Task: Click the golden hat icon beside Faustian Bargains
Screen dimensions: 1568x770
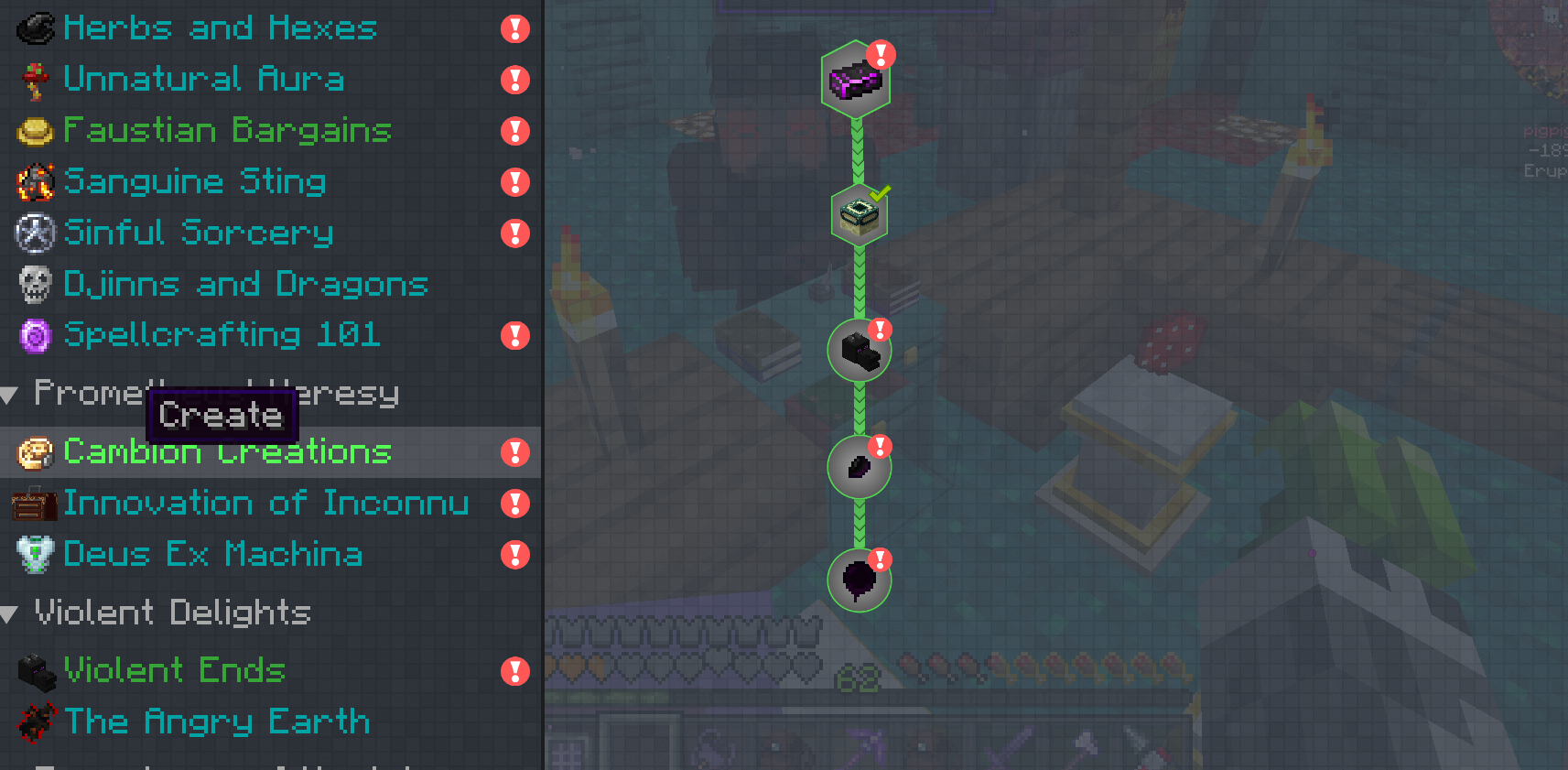Action: pyautogui.click(x=33, y=131)
